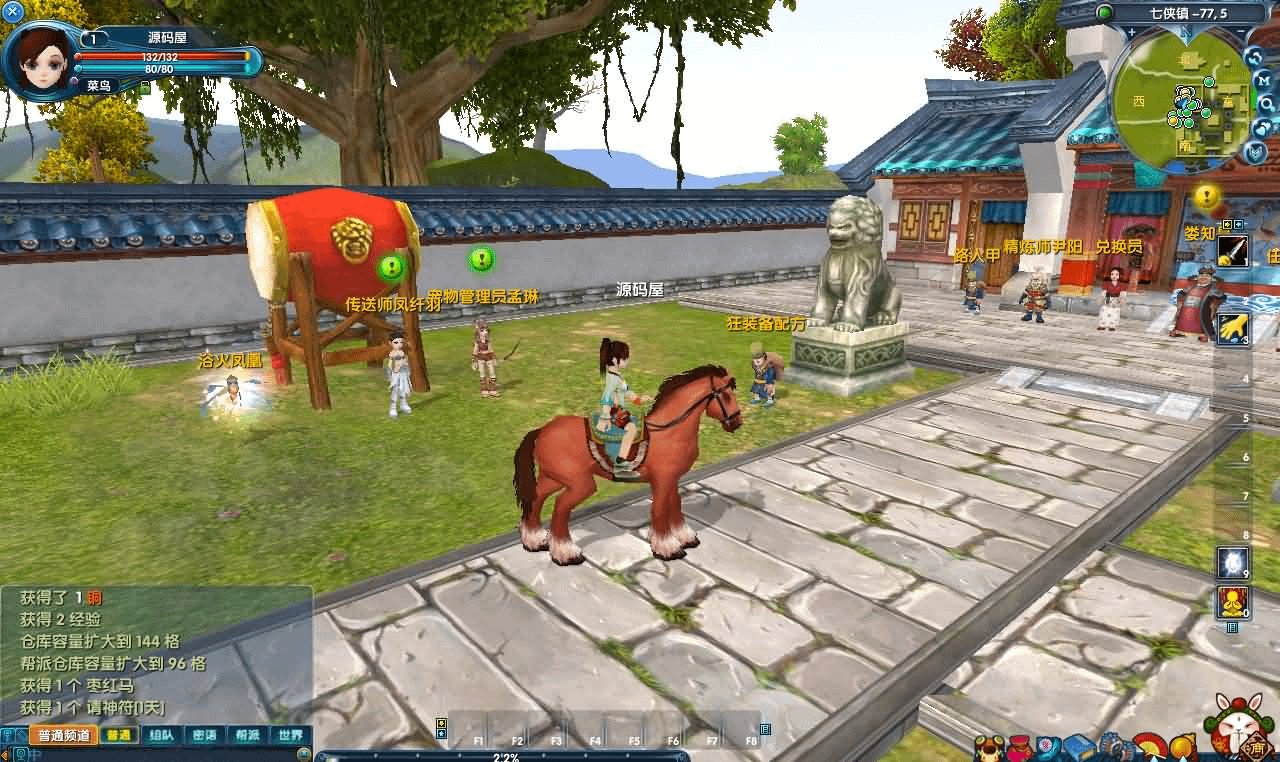Click the orange 普通频道 channel button
Viewport: 1280px width, 762px height.
pos(63,735)
